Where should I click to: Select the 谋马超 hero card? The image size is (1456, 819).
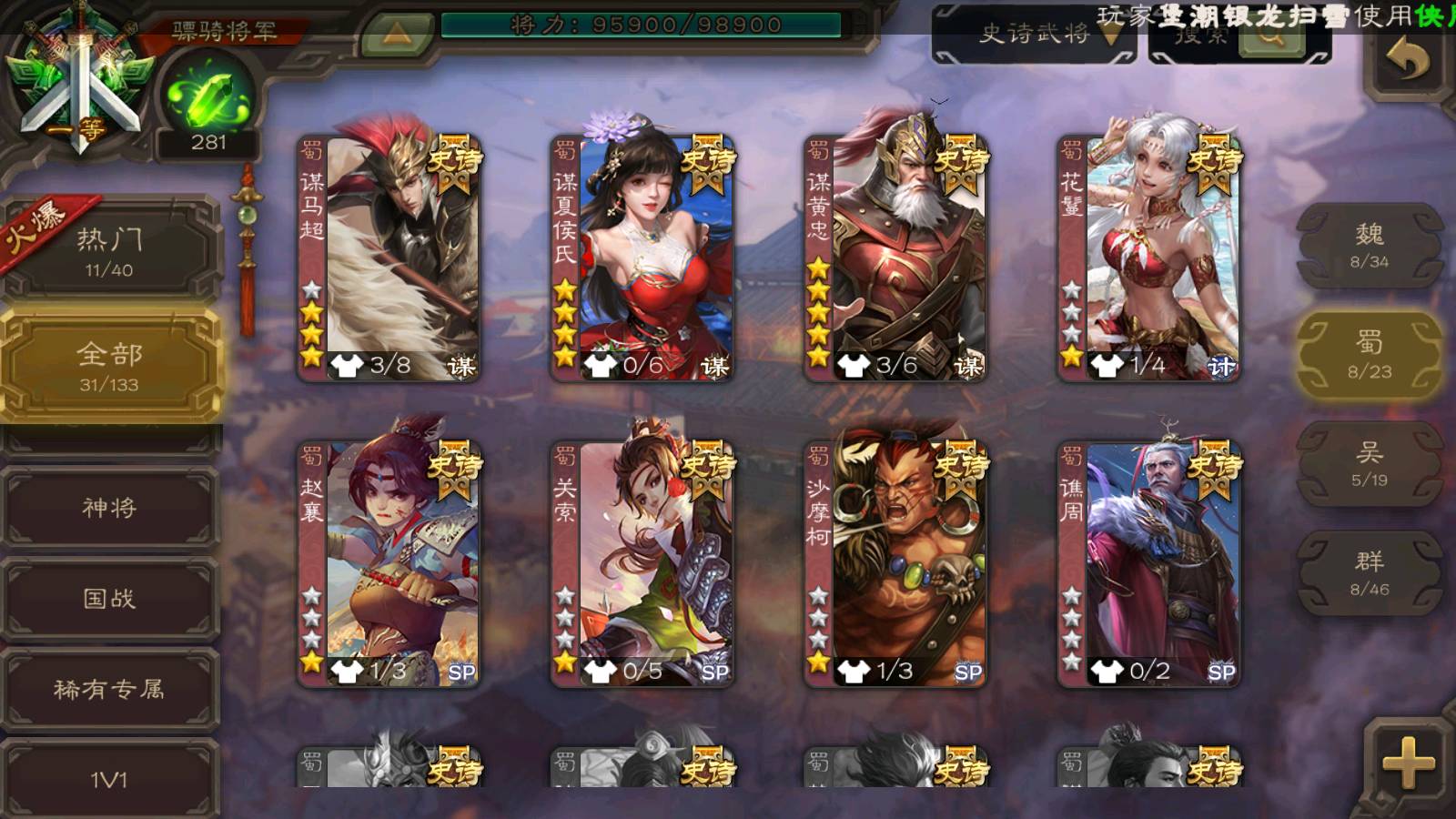pos(389,258)
